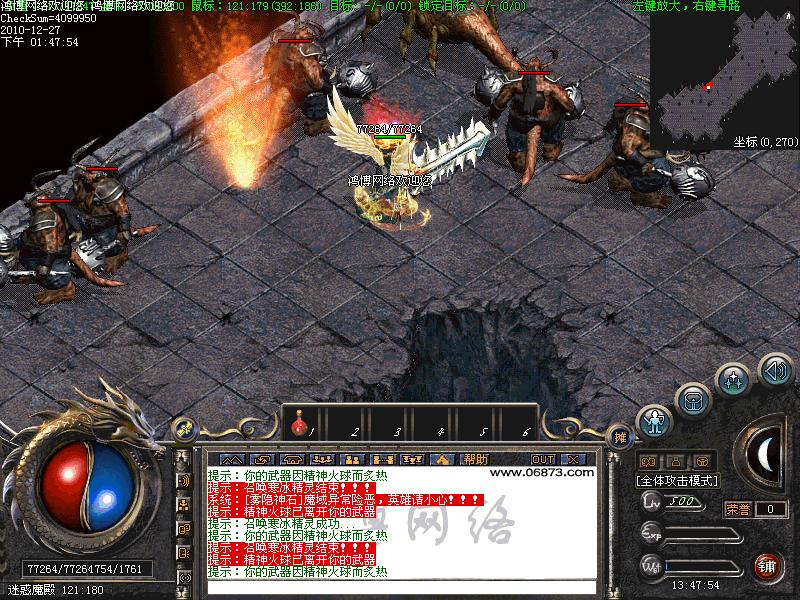This screenshot has height=600, width=800.
Task: Use the red potion in belt slot 1
Action: (298, 427)
